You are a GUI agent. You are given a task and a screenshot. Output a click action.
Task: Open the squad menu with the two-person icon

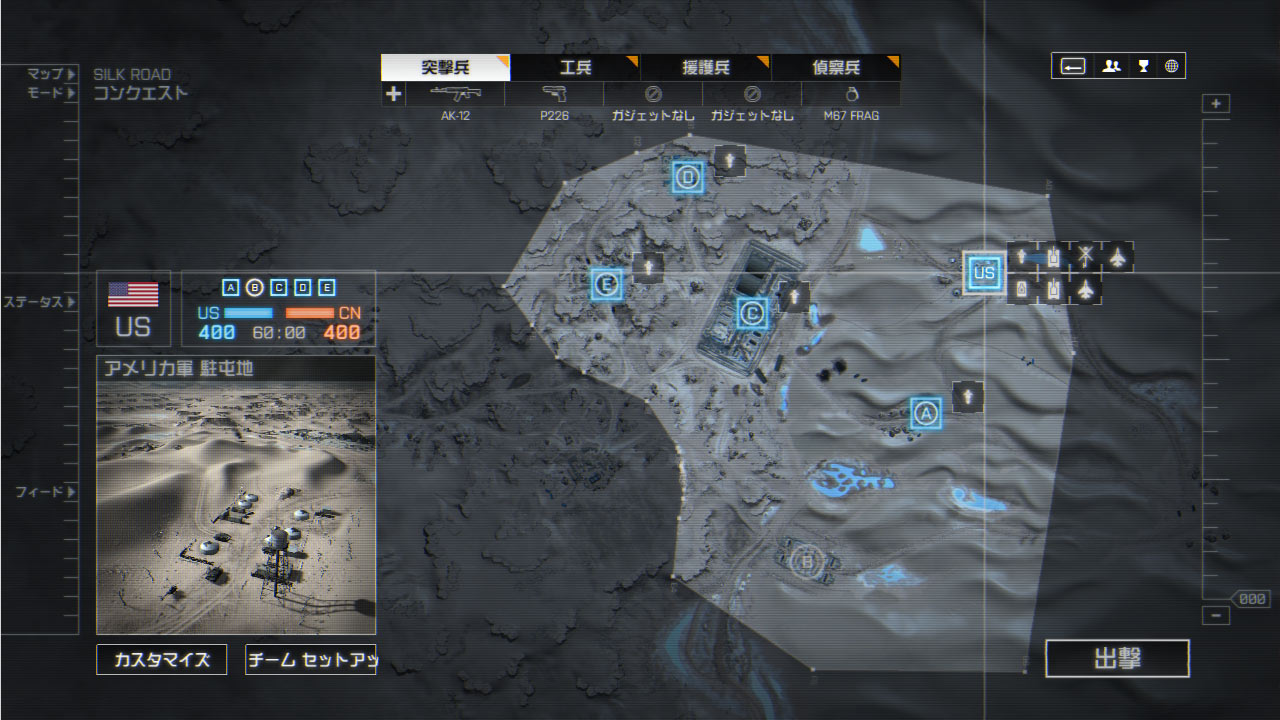(1111, 66)
